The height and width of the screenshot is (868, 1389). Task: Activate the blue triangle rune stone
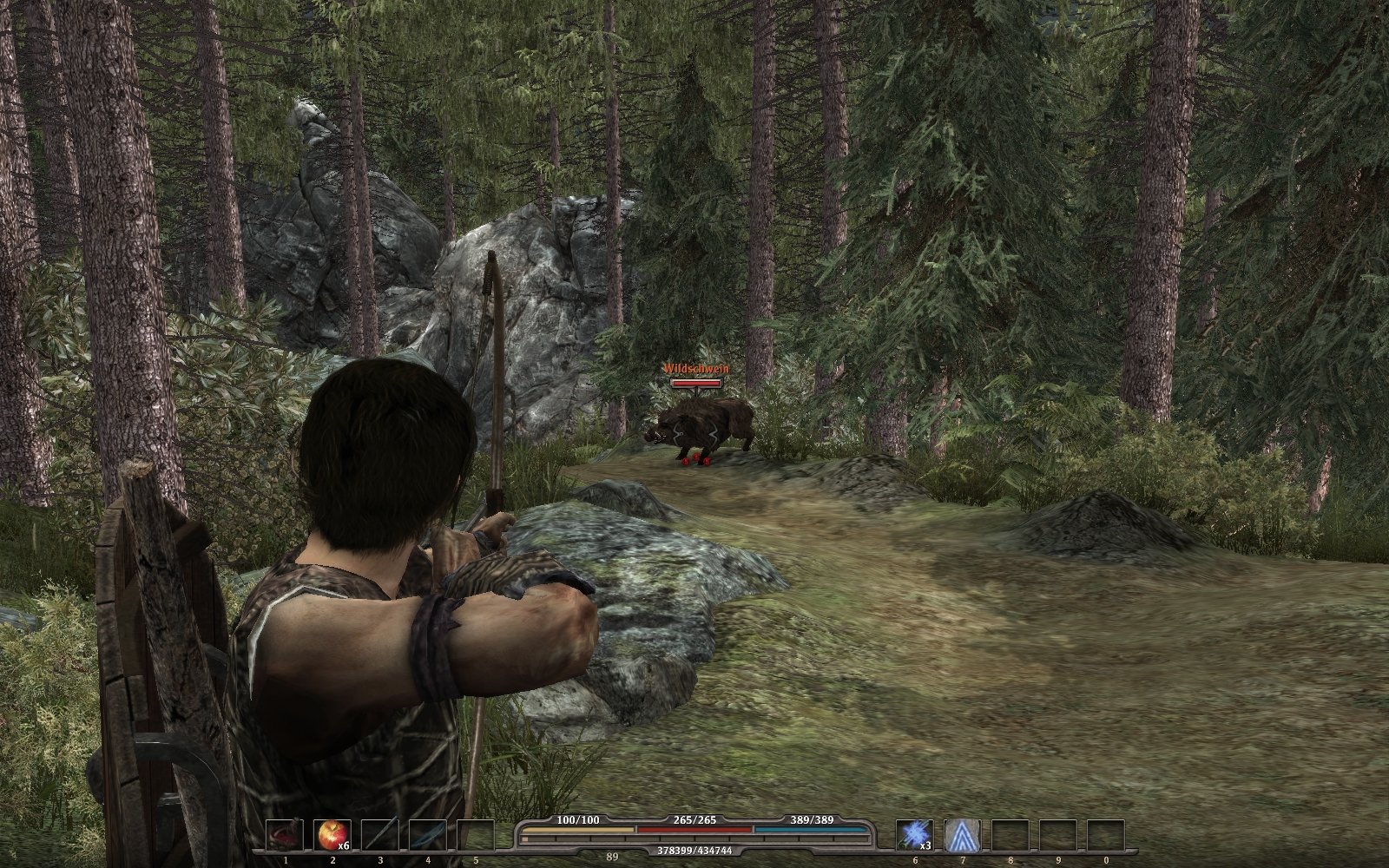962,835
